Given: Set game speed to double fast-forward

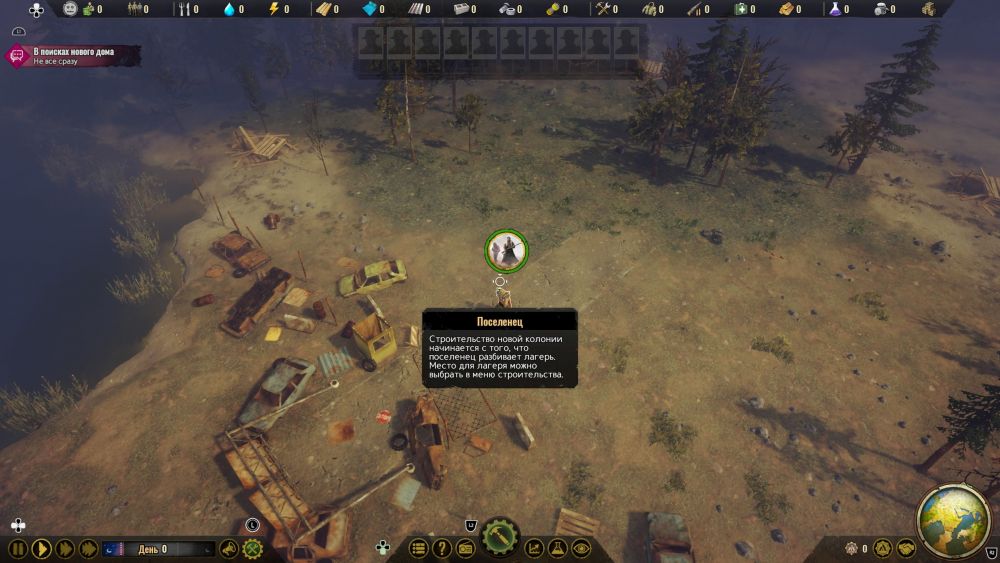Looking at the screenshot, I should pyautogui.click(x=65, y=548).
